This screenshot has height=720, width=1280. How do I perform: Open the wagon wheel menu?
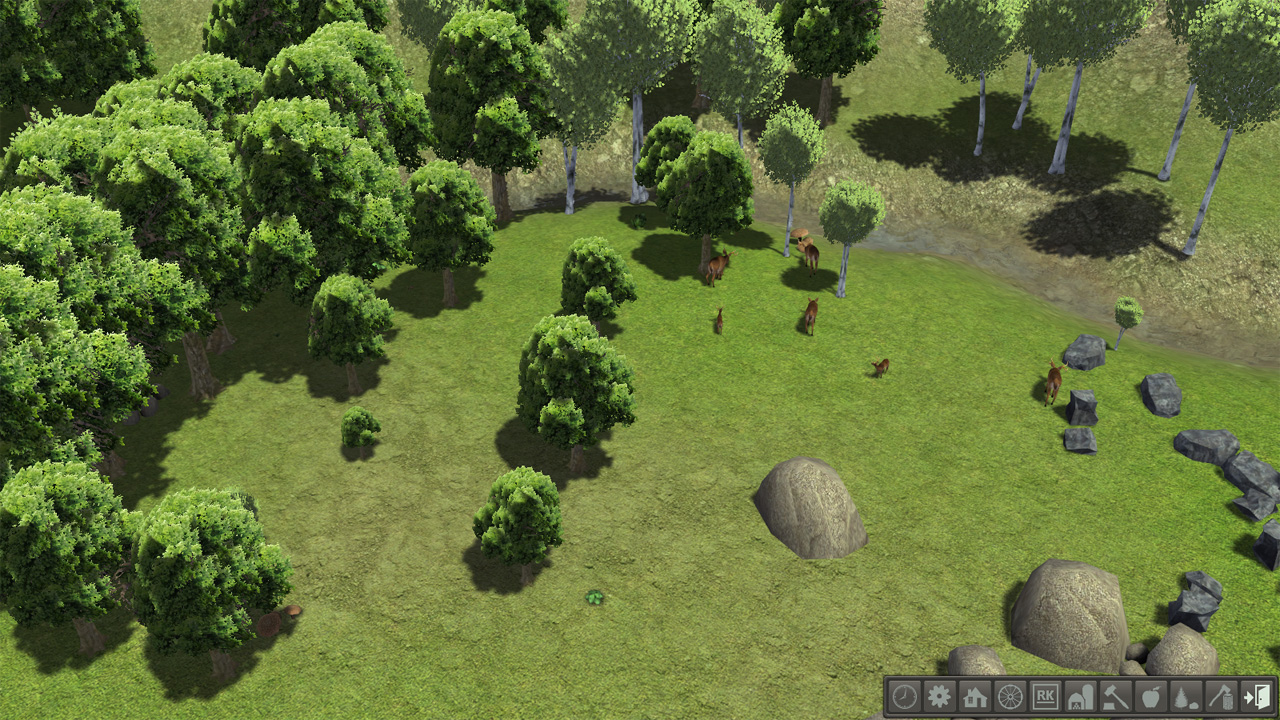1010,696
